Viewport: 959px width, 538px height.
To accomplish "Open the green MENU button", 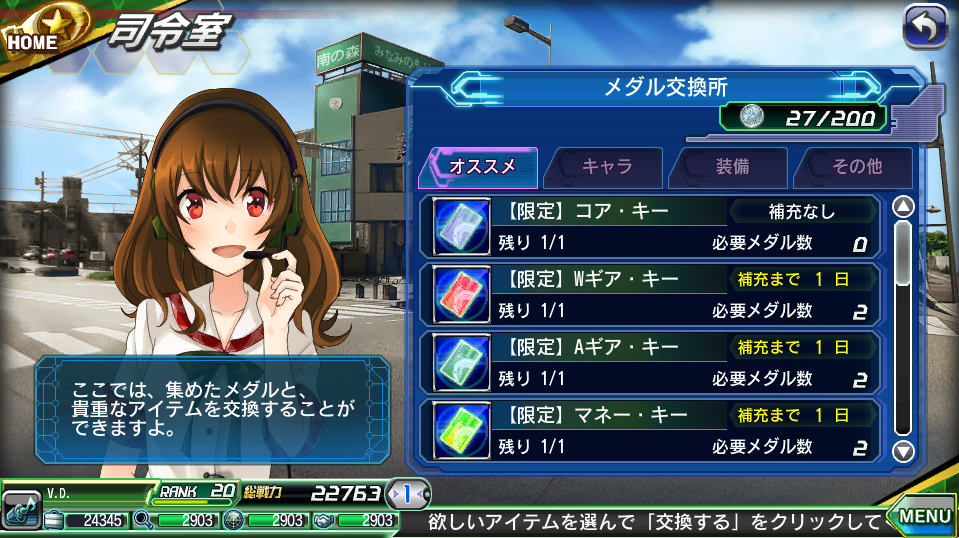I will pos(921,514).
